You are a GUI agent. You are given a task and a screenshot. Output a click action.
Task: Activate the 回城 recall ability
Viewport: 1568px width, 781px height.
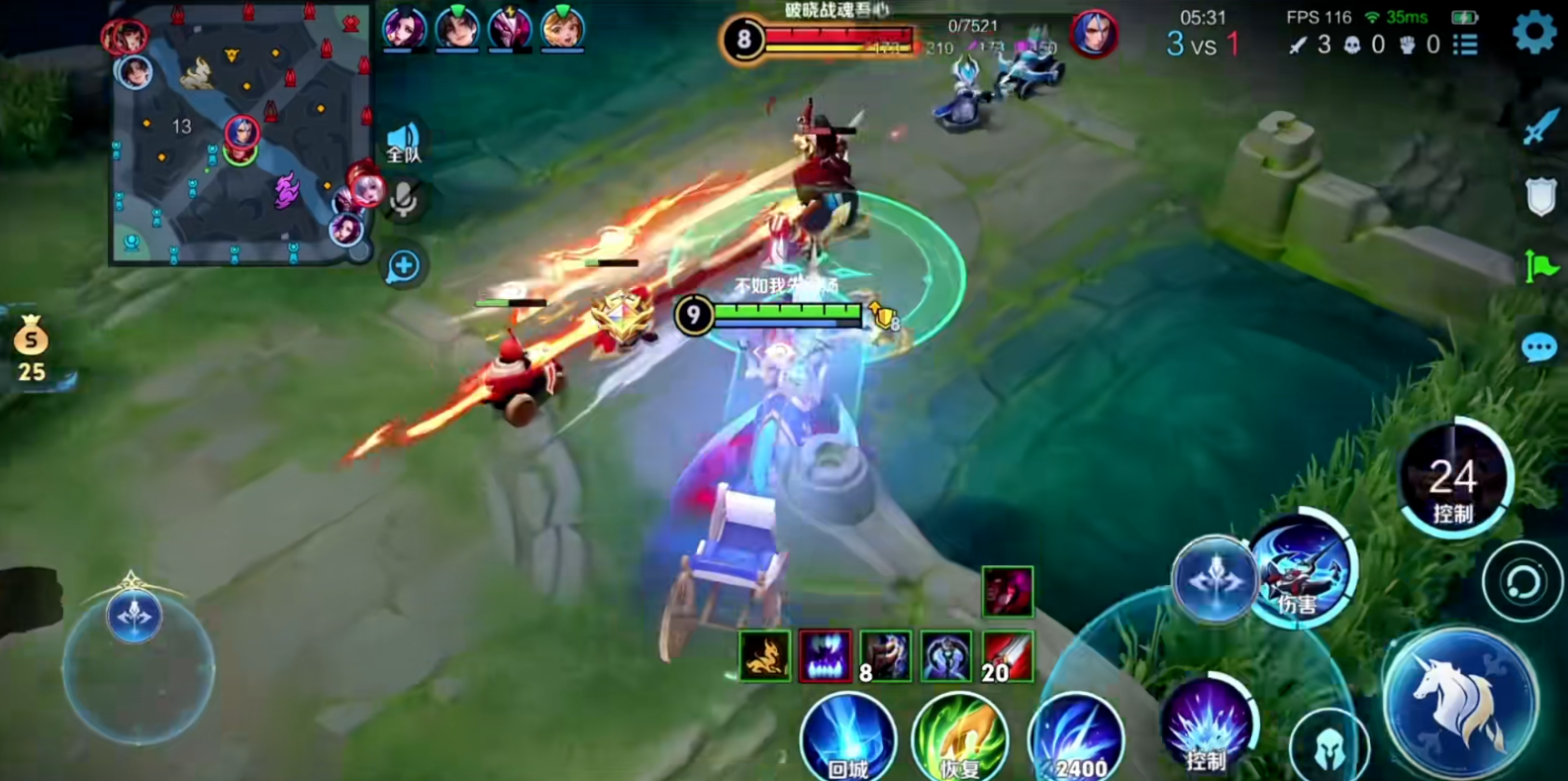click(x=847, y=738)
